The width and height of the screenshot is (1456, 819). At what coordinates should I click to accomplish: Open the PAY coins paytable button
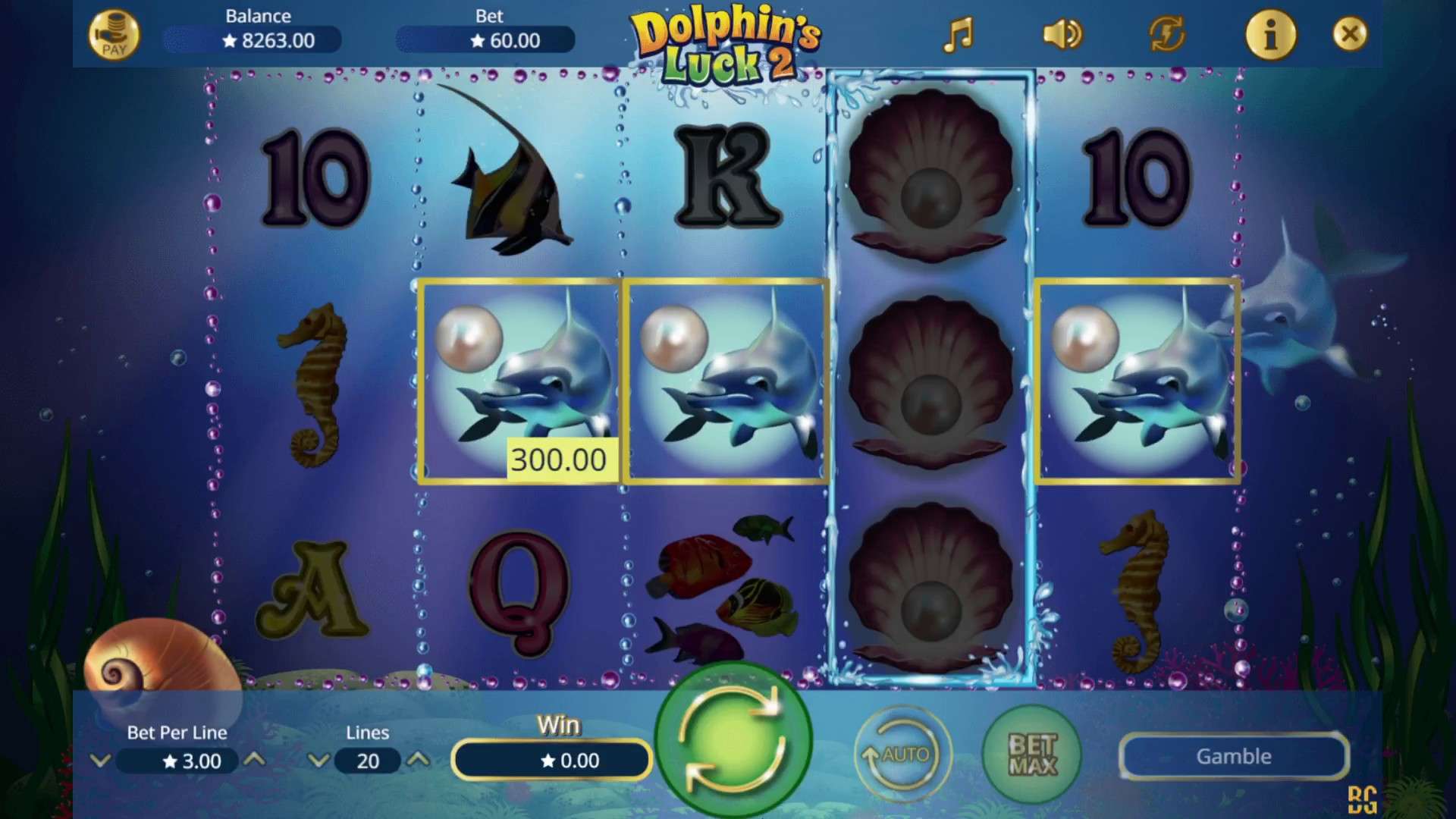coord(114,36)
